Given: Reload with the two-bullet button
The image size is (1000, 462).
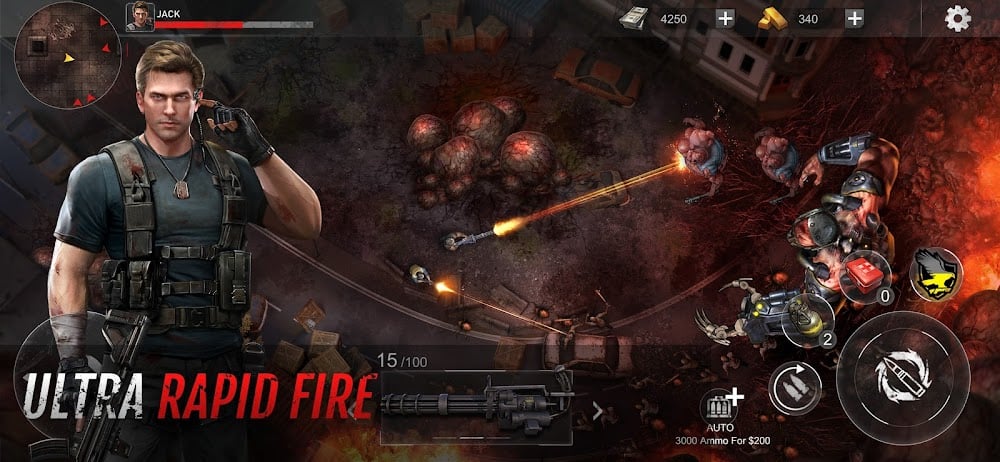Looking at the screenshot, I should 795,387.
